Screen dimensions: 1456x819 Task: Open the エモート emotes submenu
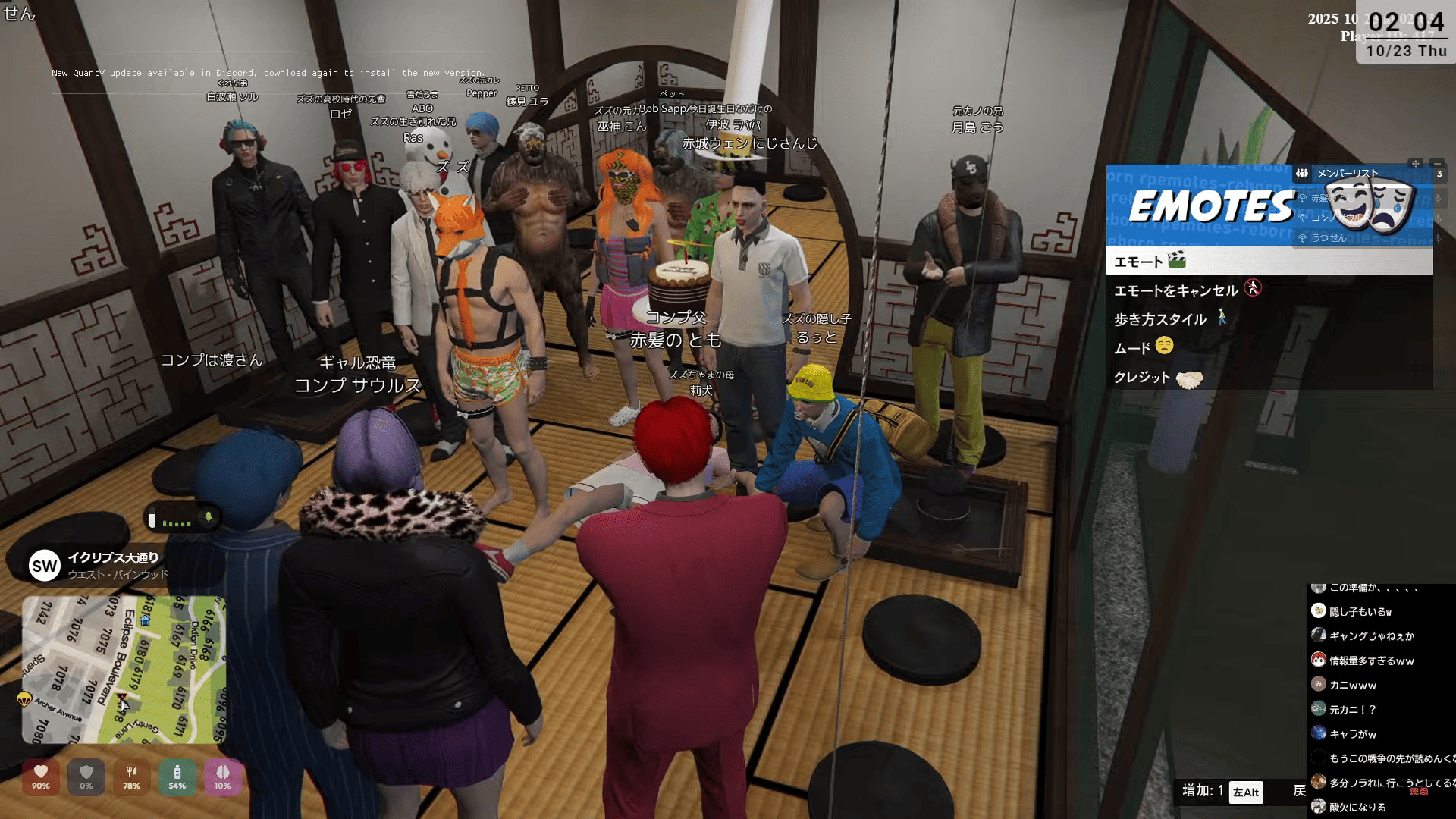pyautogui.click(x=1137, y=262)
